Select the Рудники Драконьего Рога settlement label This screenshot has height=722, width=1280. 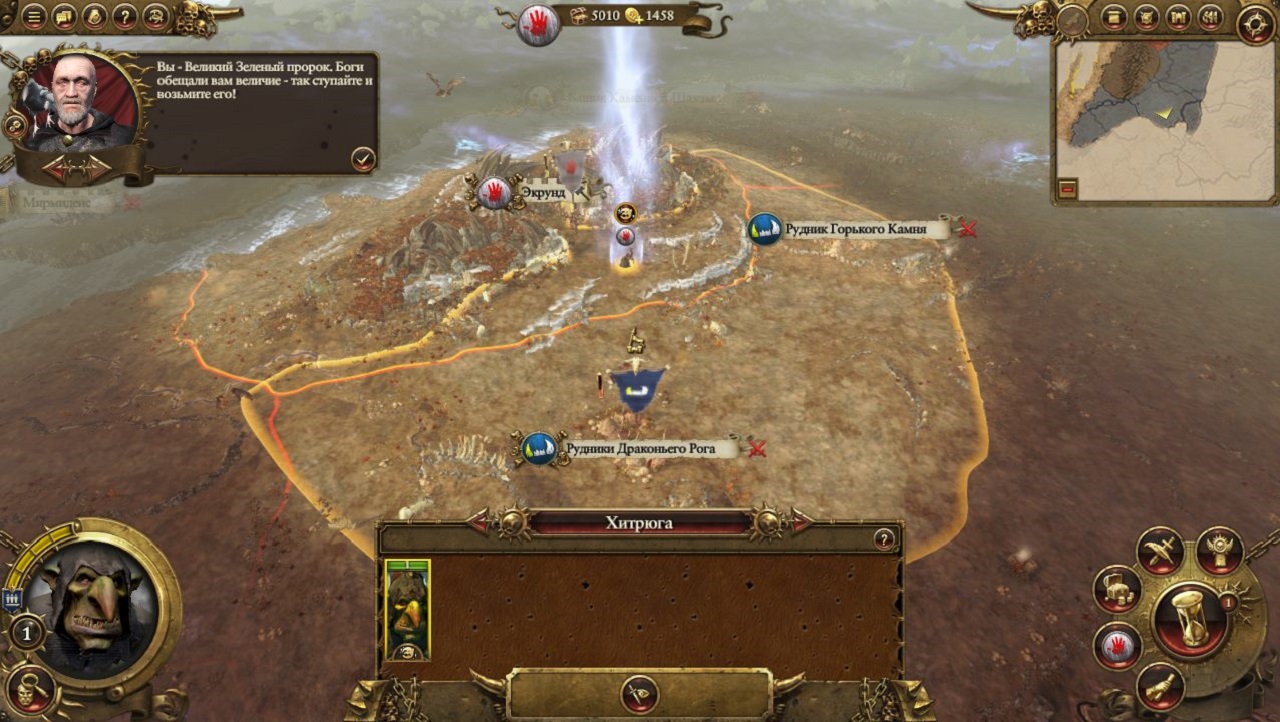coord(640,450)
